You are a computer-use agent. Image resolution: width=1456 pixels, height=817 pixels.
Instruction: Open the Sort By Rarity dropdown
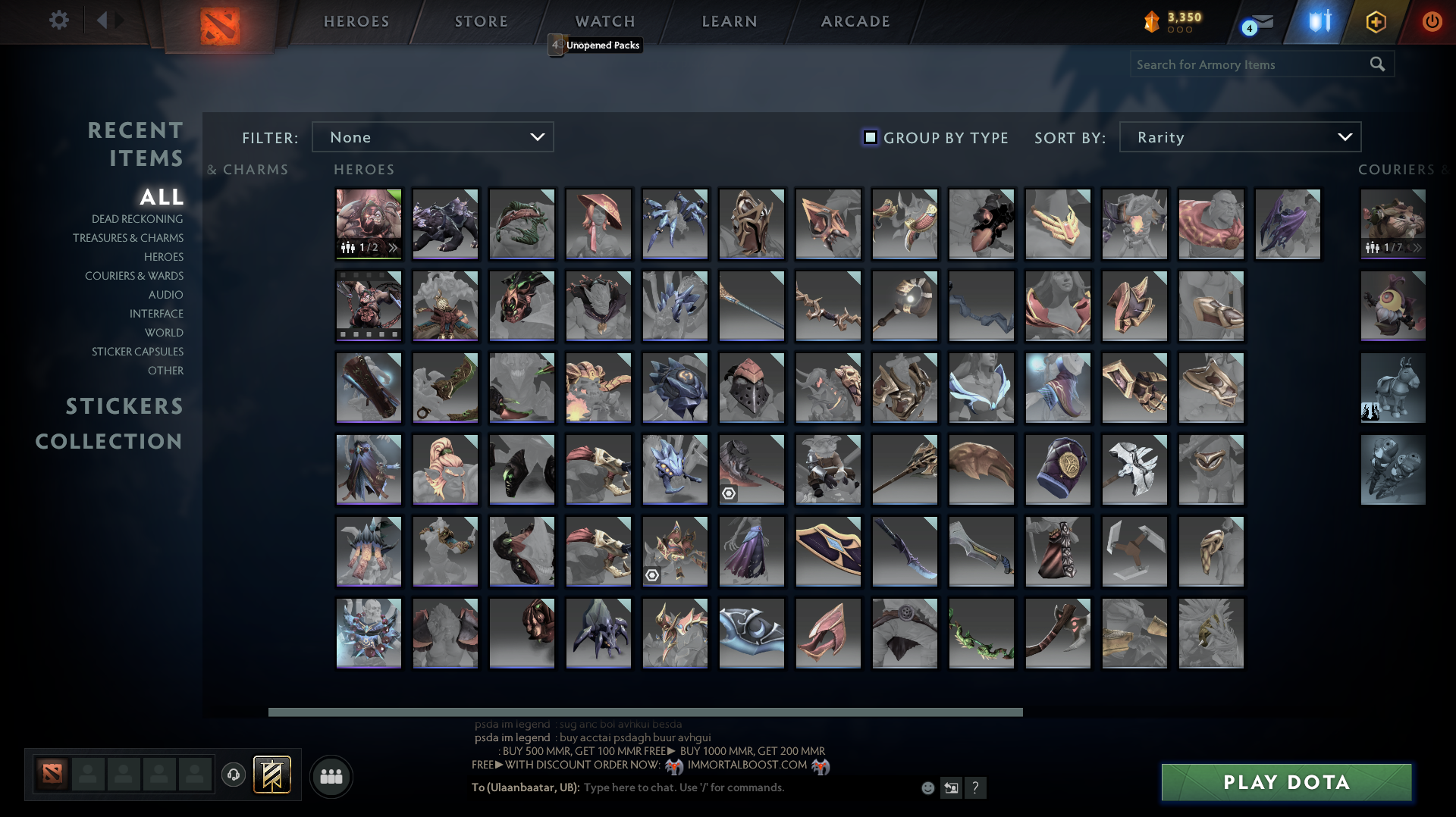click(x=1239, y=137)
